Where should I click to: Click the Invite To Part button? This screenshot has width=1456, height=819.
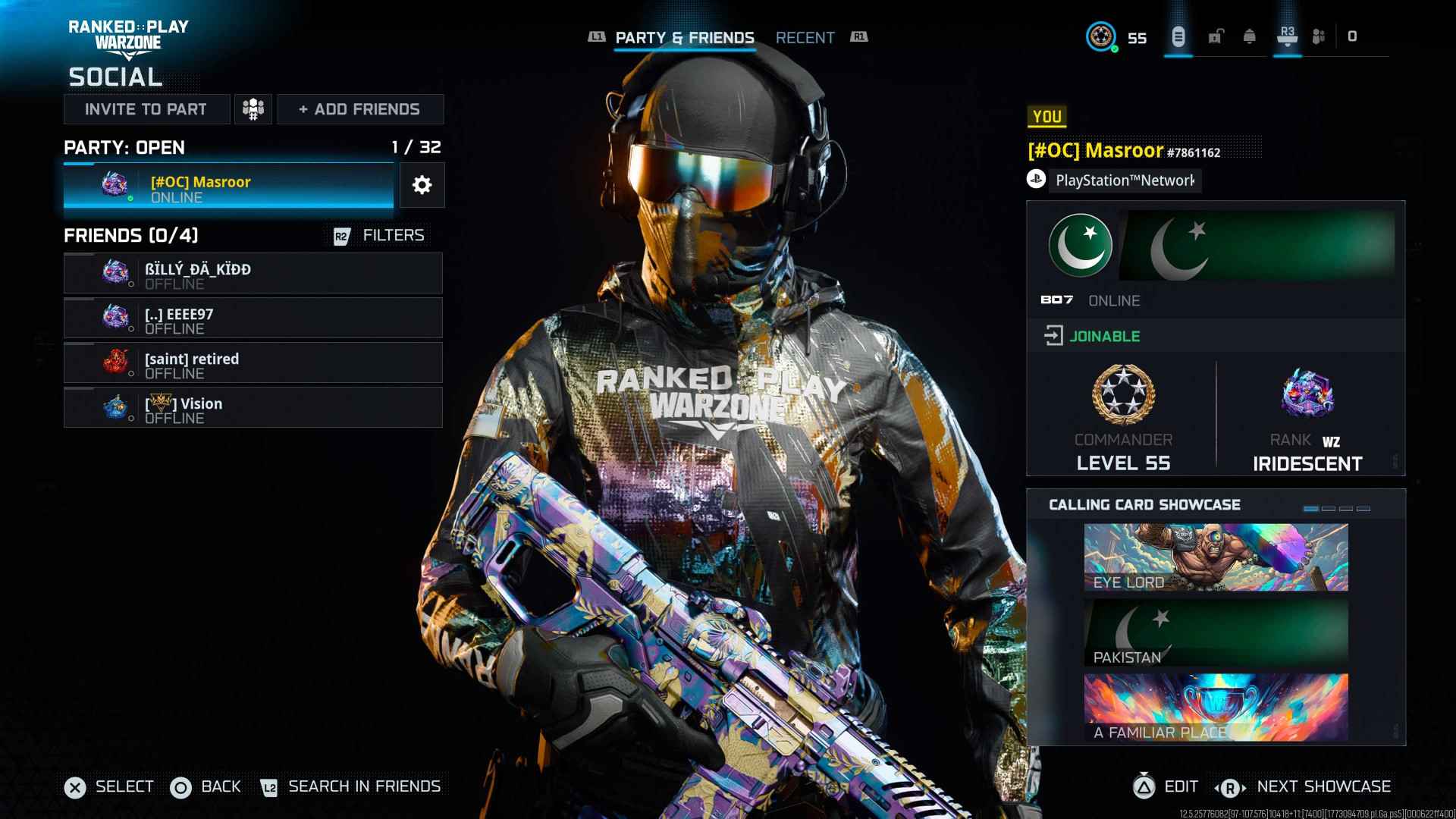(147, 109)
